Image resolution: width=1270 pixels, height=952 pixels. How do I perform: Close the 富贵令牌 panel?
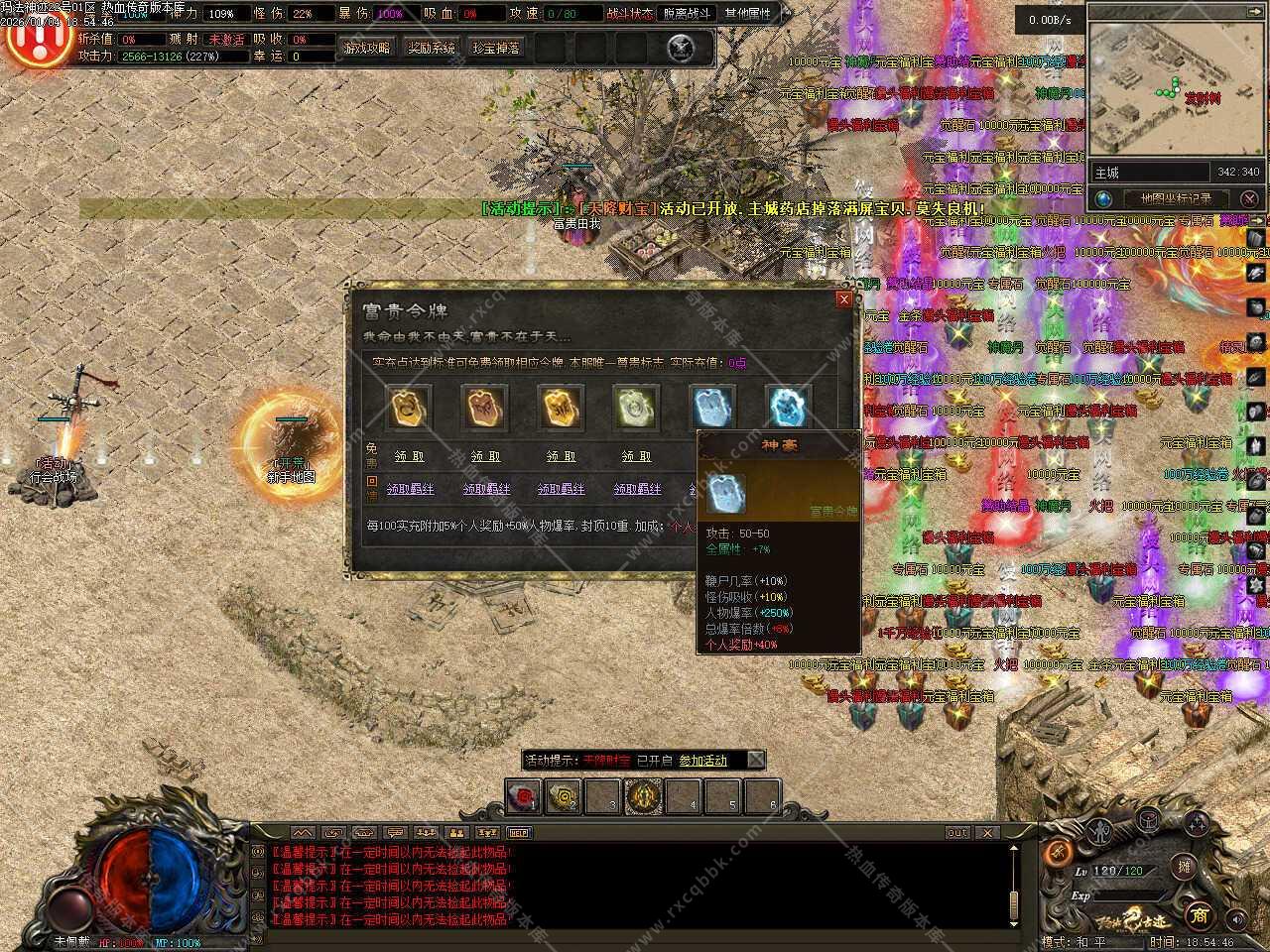tap(843, 298)
